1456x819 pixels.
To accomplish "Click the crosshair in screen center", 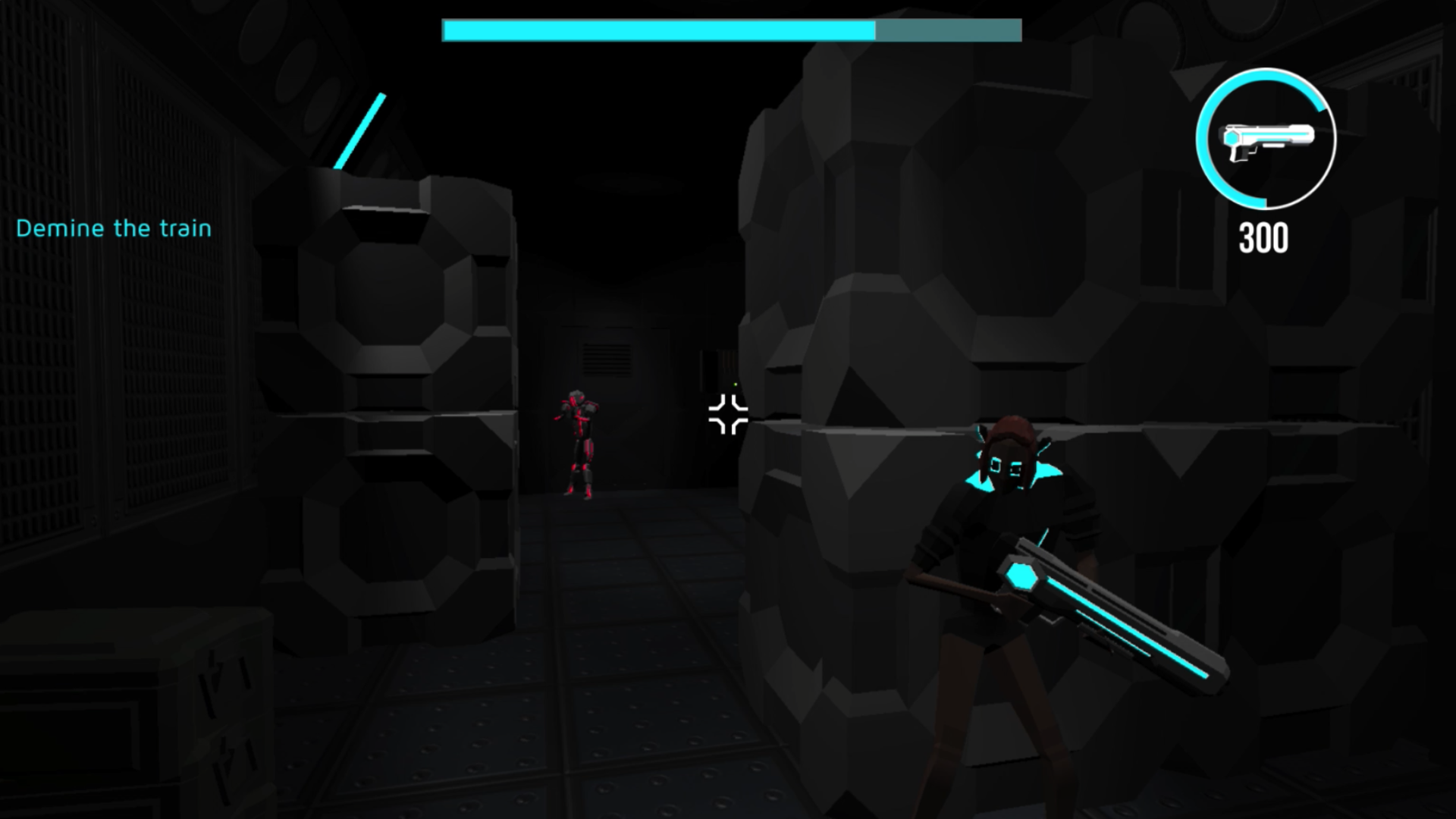I will click(726, 416).
